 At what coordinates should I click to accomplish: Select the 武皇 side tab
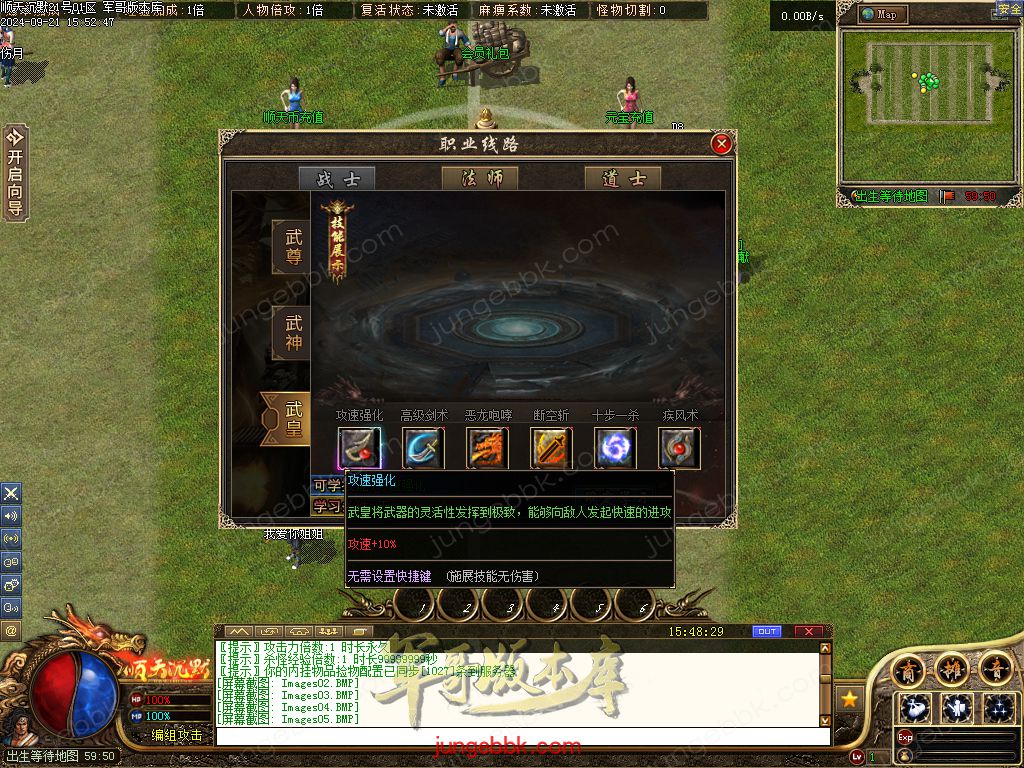290,419
